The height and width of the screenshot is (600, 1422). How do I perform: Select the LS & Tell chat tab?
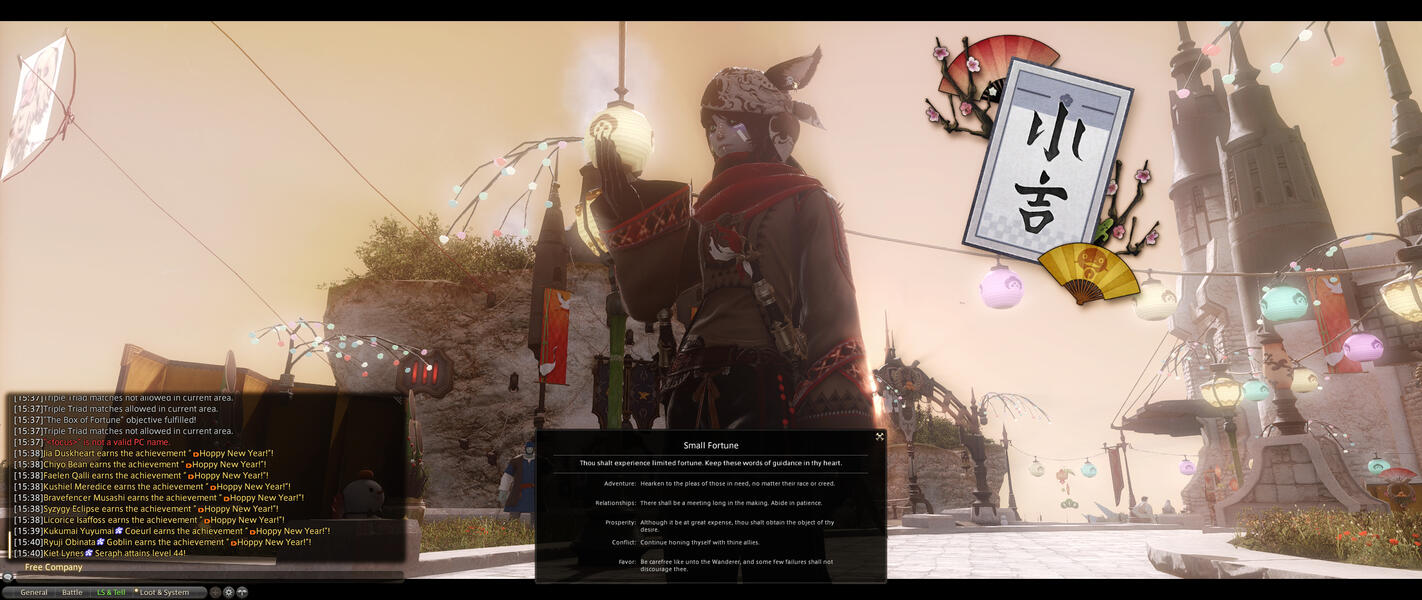[111, 592]
